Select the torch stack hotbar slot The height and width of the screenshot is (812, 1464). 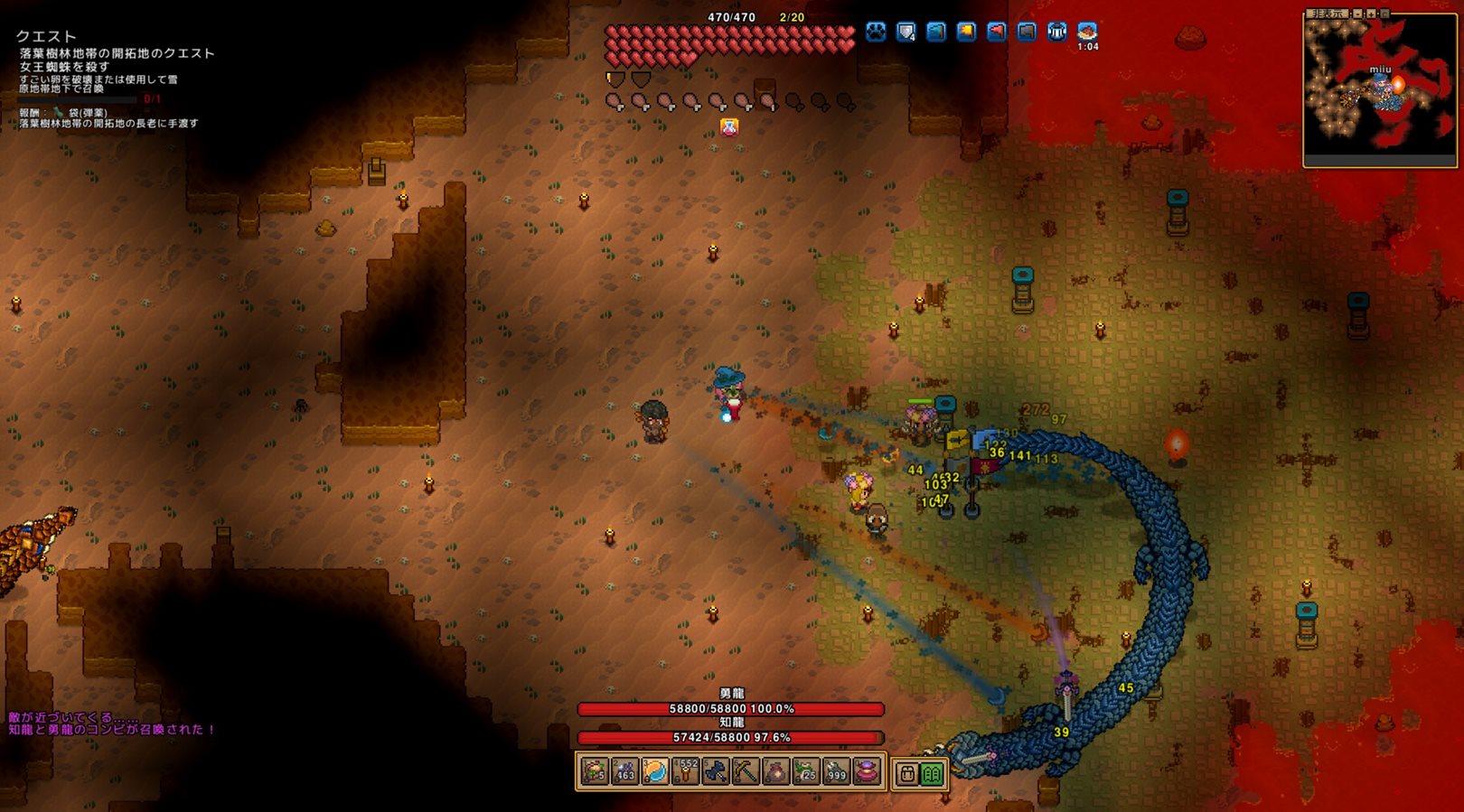pyautogui.click(x=685, y=772)
